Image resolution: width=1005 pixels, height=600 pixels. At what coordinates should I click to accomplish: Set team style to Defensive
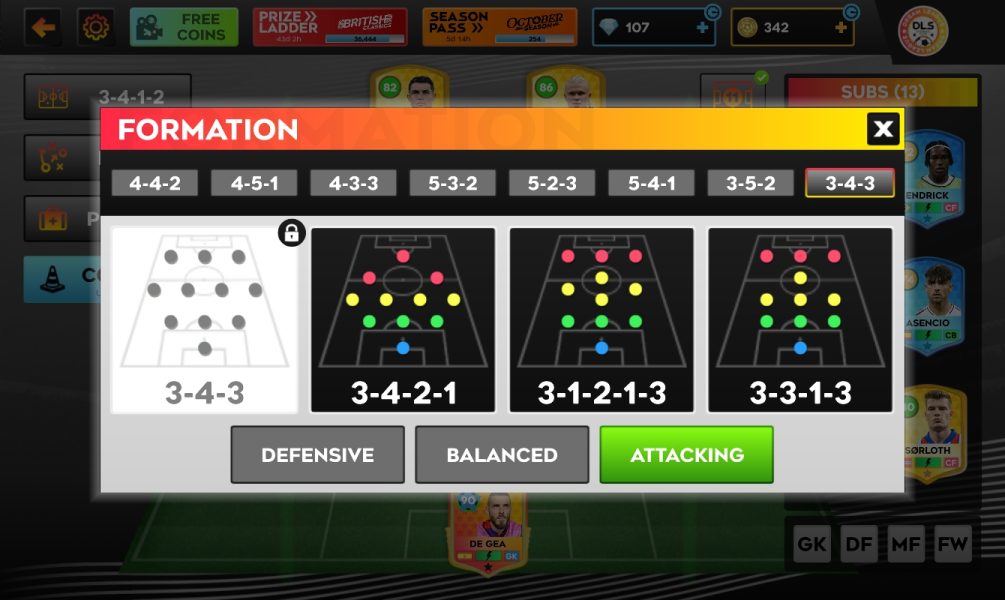[x=317, y=455]
